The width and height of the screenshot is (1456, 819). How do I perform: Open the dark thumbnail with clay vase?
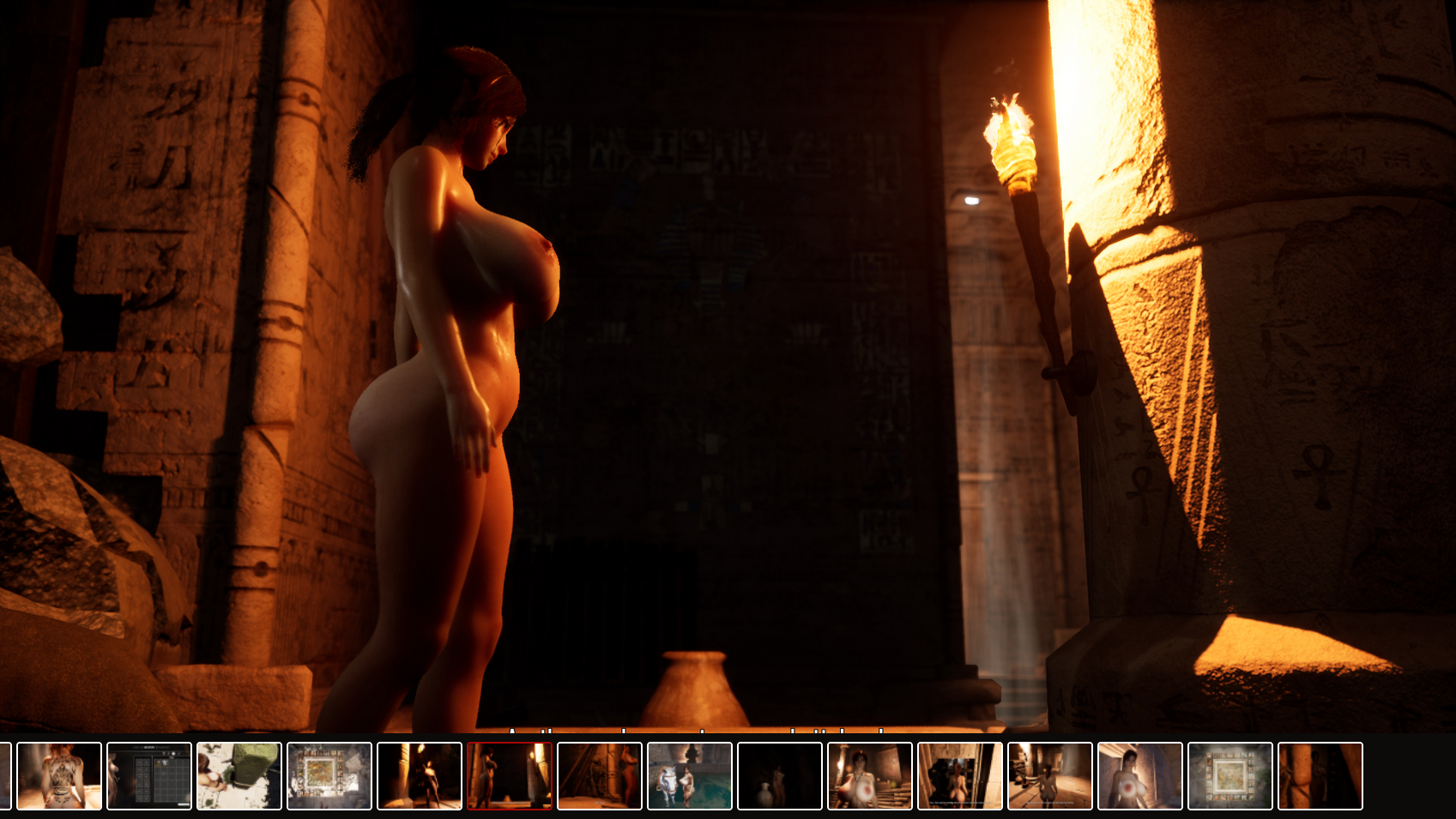click(780, 776)
